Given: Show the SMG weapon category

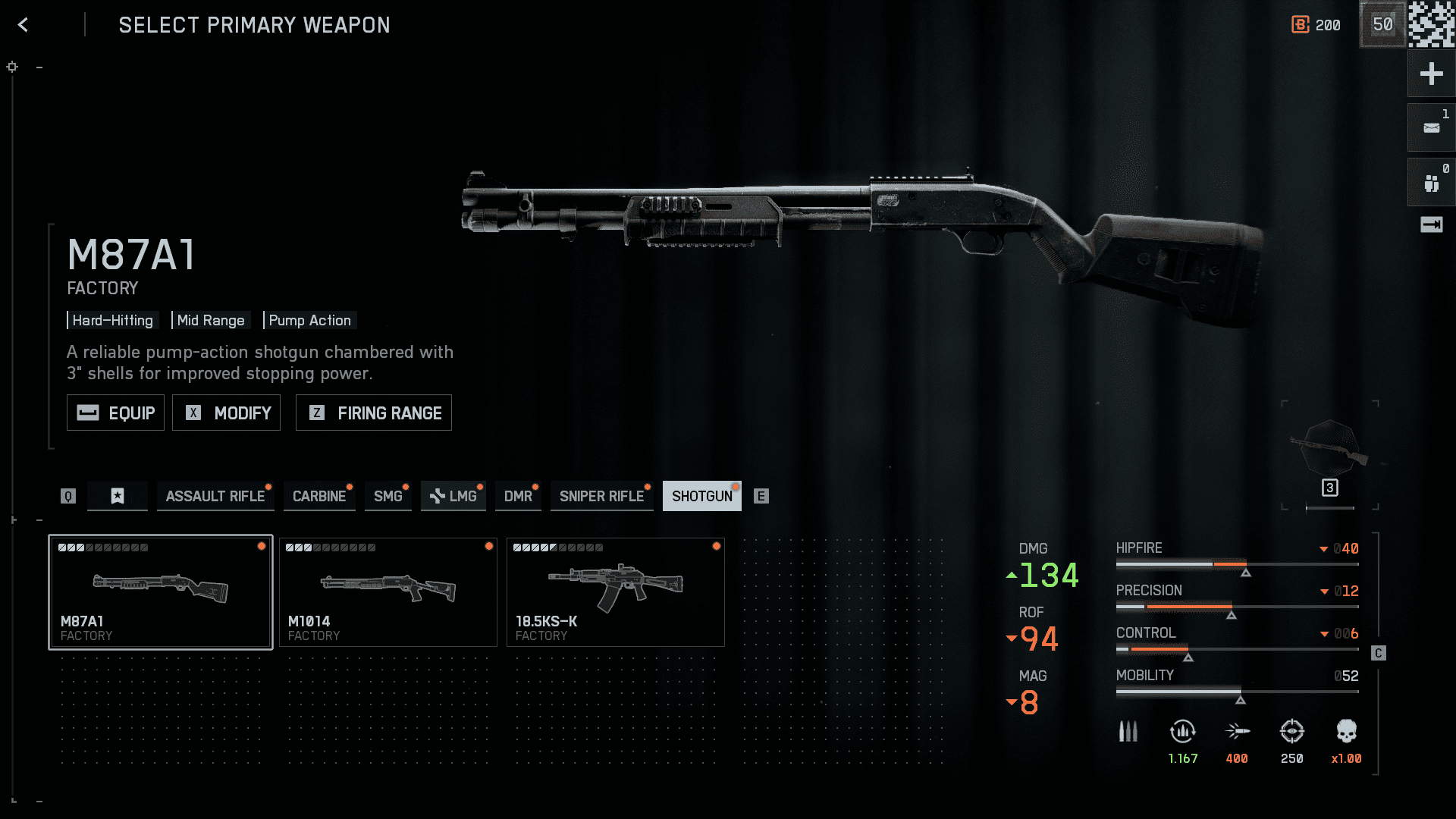Looking at the screenshot, I should pyautogui.click(x=388, y=496).
